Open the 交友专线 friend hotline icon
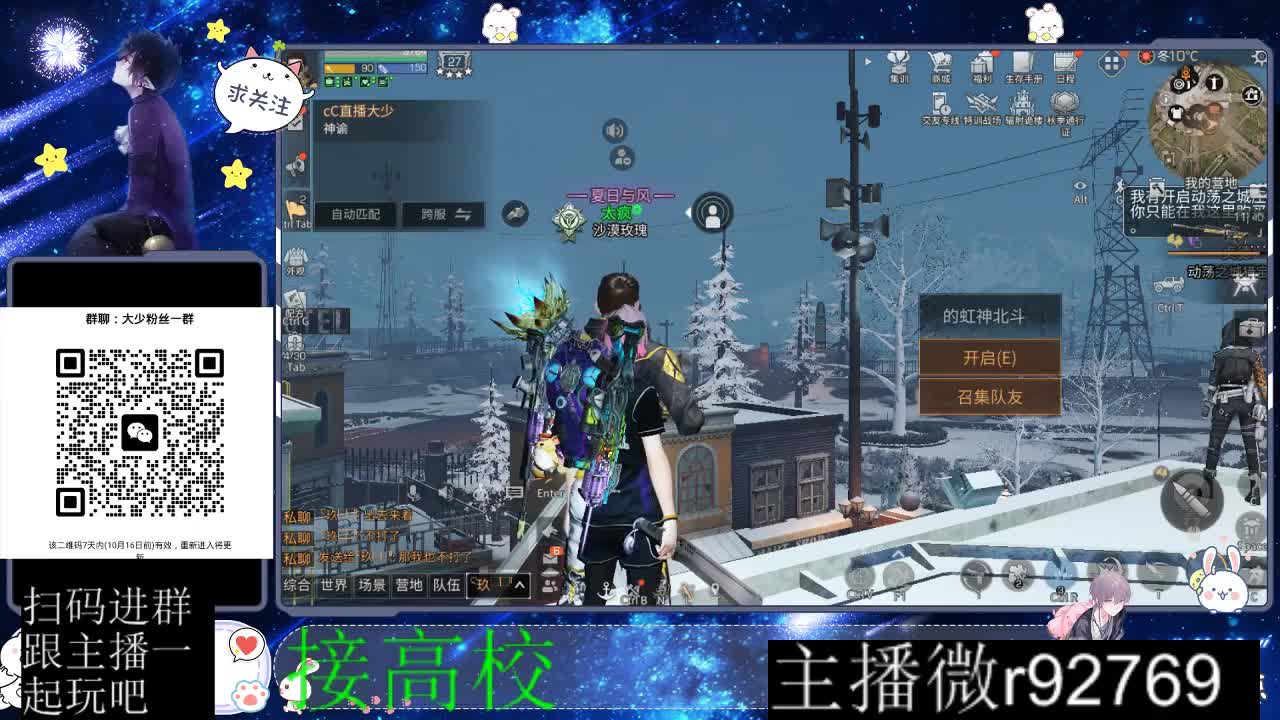Image resolution: width=1280 pixels, height=720 pixels. (x=938, y=103)
